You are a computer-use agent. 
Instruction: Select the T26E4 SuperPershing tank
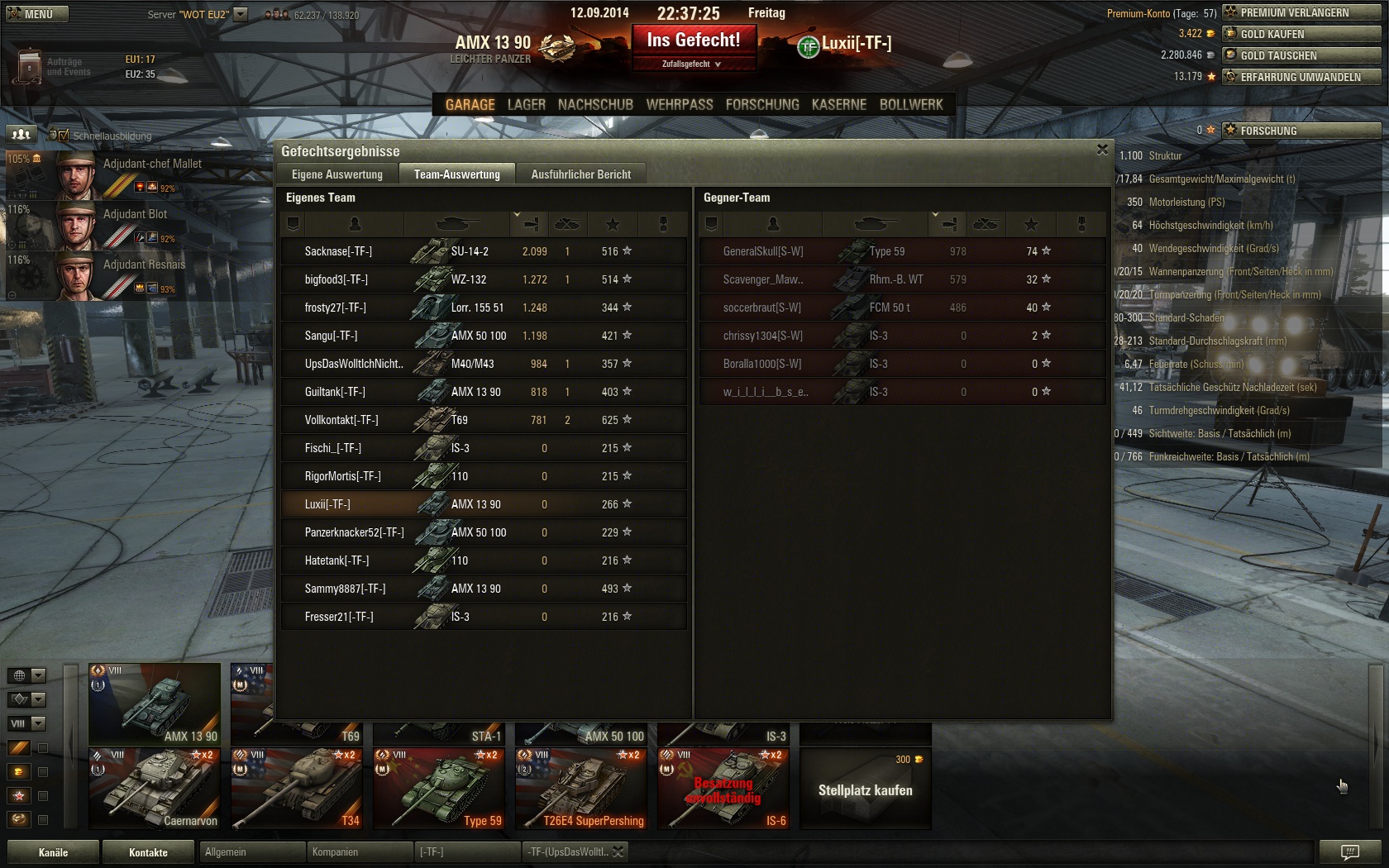point(580,788)
